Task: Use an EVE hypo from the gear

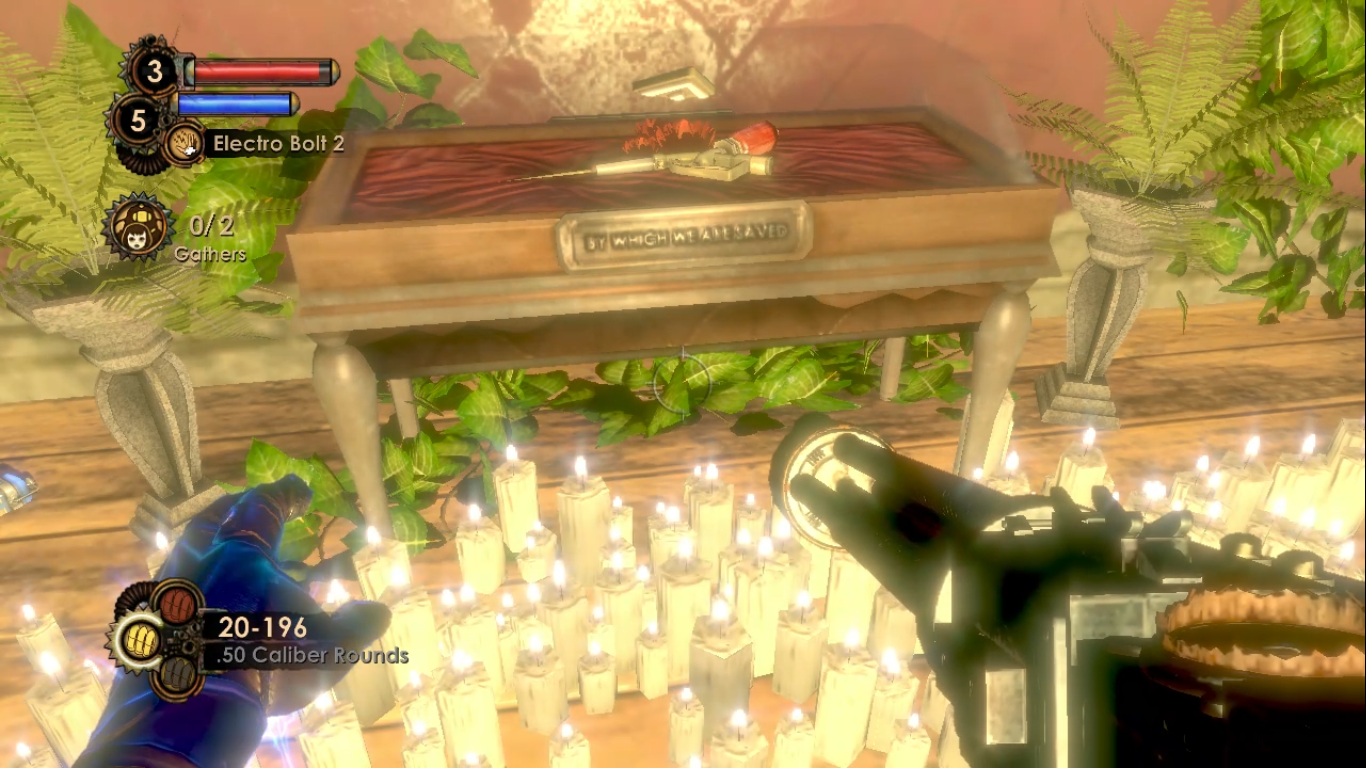Action: pyautogui.click(x=138, y=121)
